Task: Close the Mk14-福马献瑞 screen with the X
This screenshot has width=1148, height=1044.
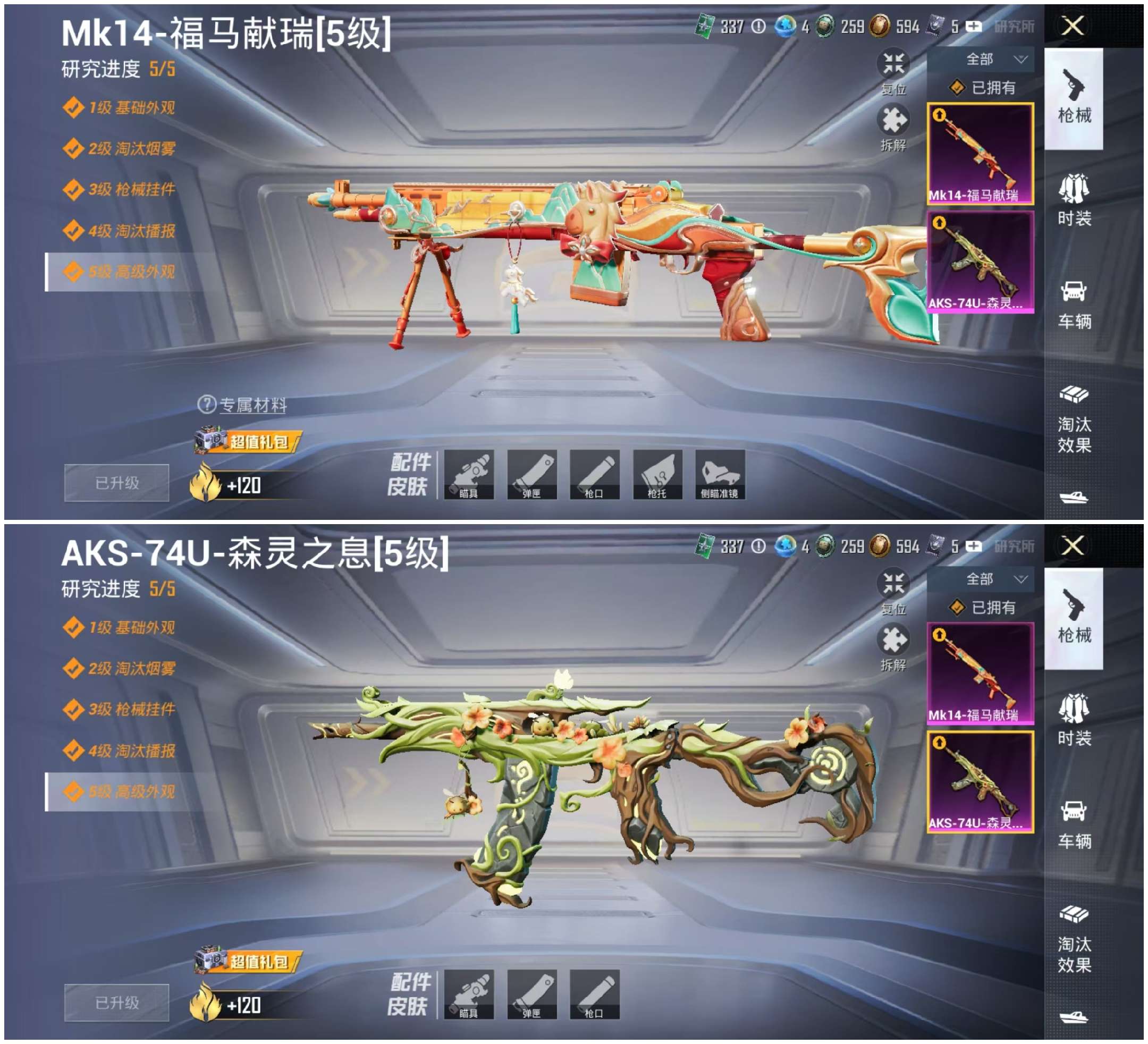Action: 1073,26
